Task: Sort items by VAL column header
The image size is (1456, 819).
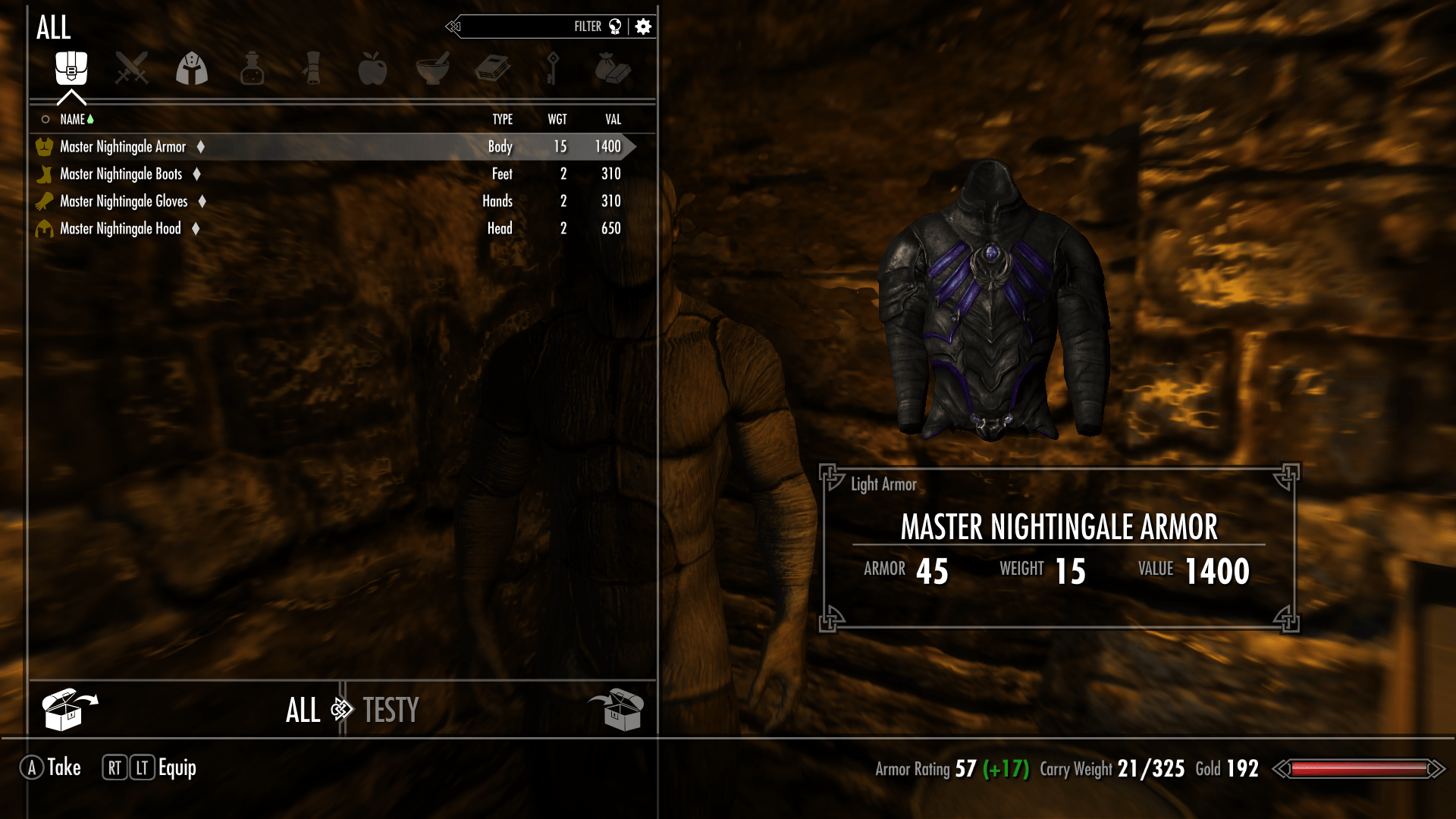Action: tap(613, 119)
